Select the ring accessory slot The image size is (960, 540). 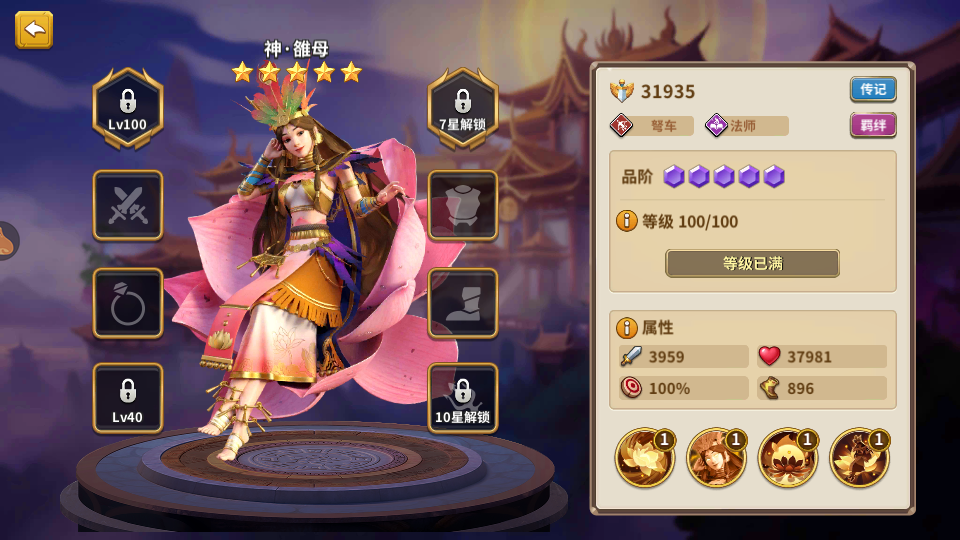coord(128,303)
